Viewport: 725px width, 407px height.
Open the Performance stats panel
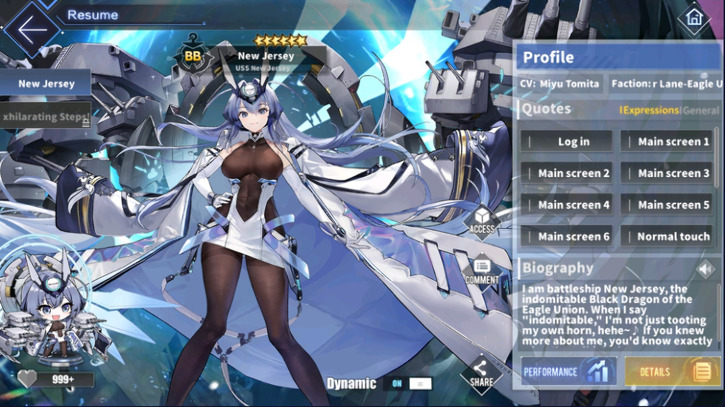pos(567,372)
